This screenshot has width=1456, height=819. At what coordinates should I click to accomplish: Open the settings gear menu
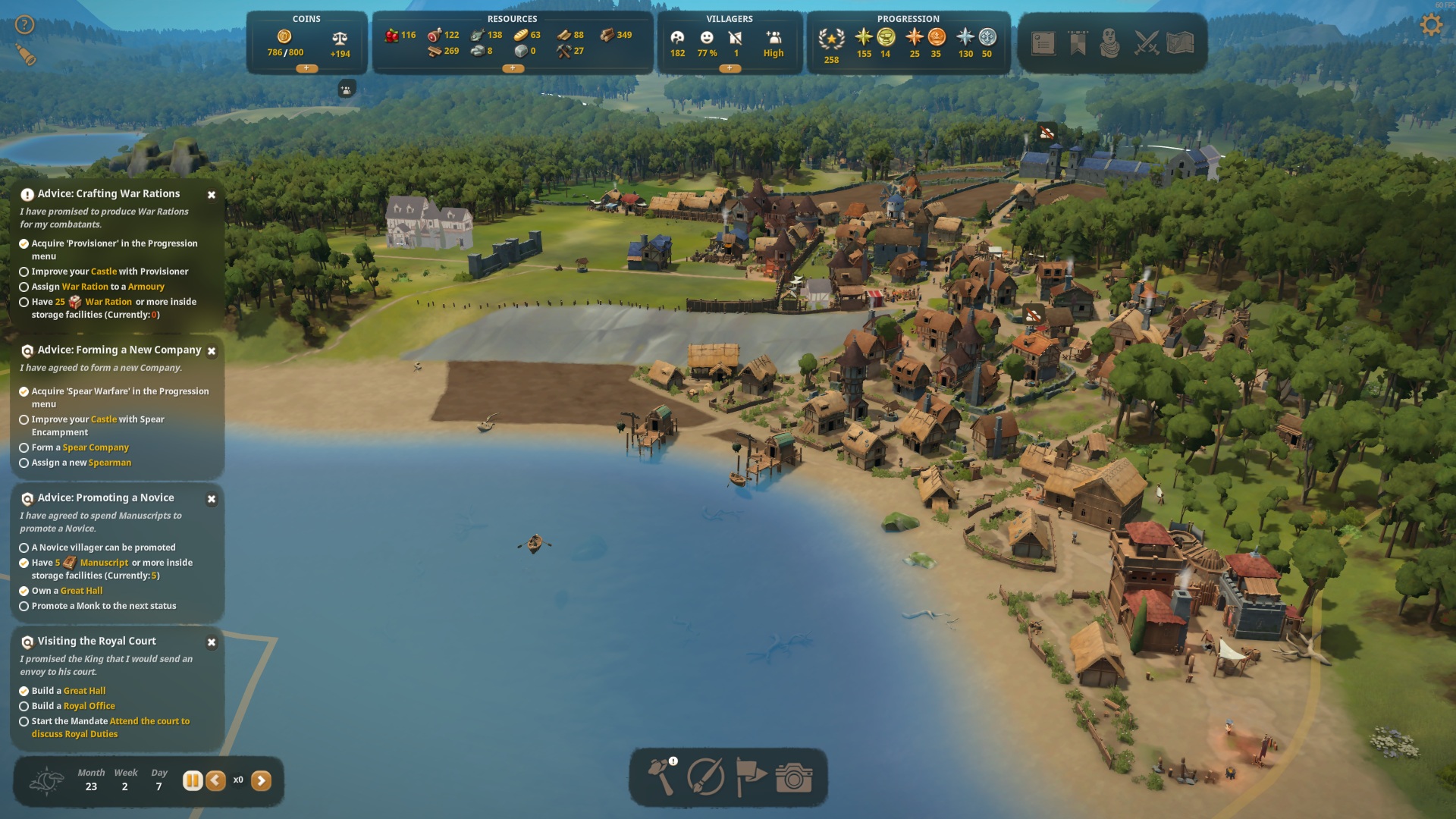click(1430, 25)
